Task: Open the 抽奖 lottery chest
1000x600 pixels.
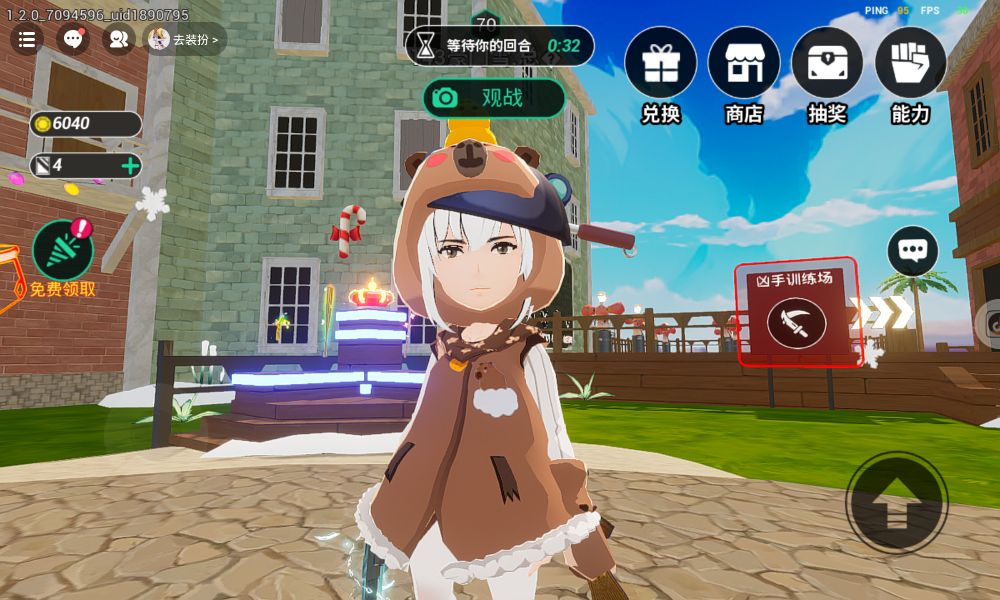Action: 827,64
